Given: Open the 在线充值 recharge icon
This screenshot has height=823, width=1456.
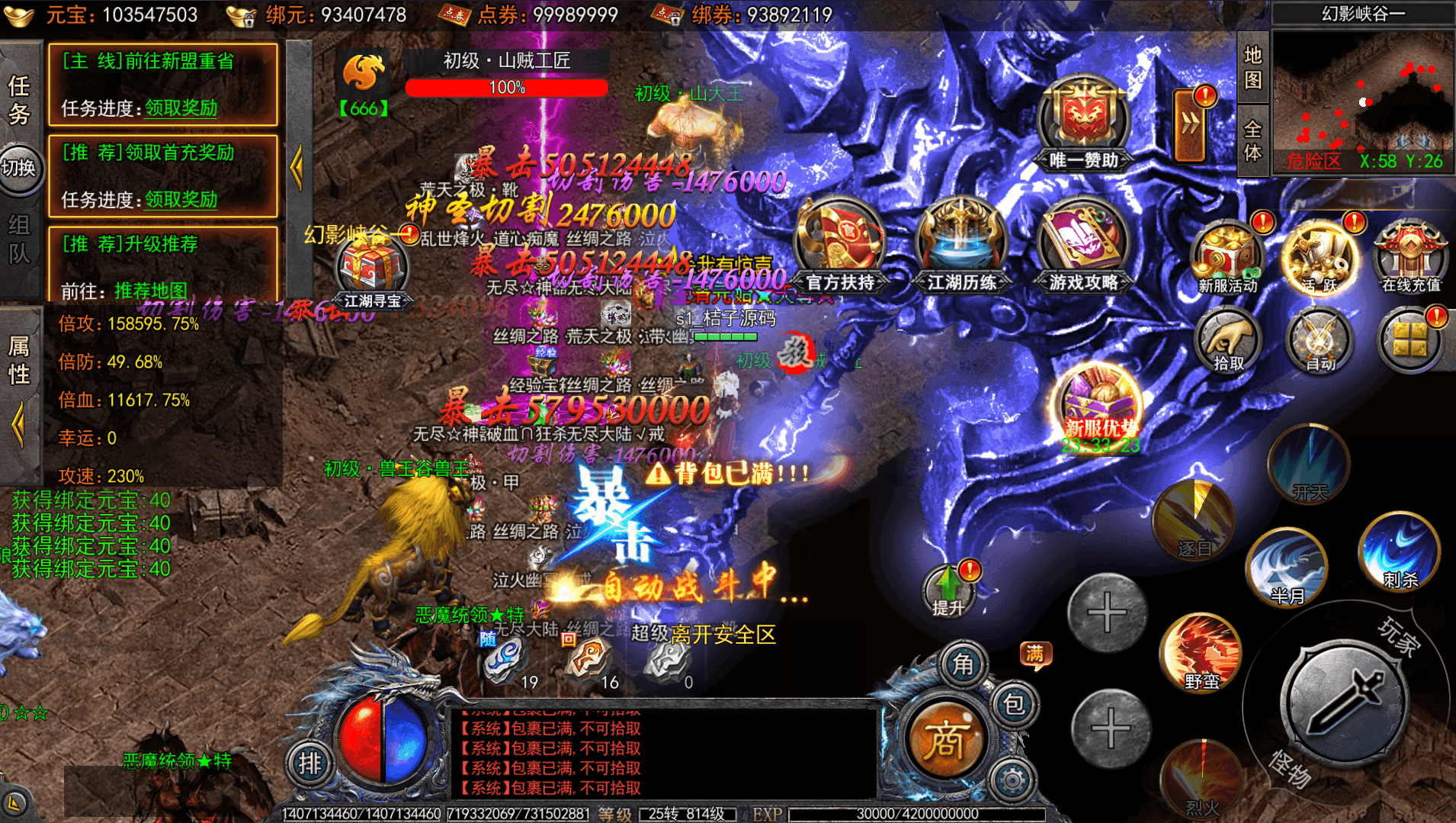Looking at the screenshot, I should pos(1410,257).
